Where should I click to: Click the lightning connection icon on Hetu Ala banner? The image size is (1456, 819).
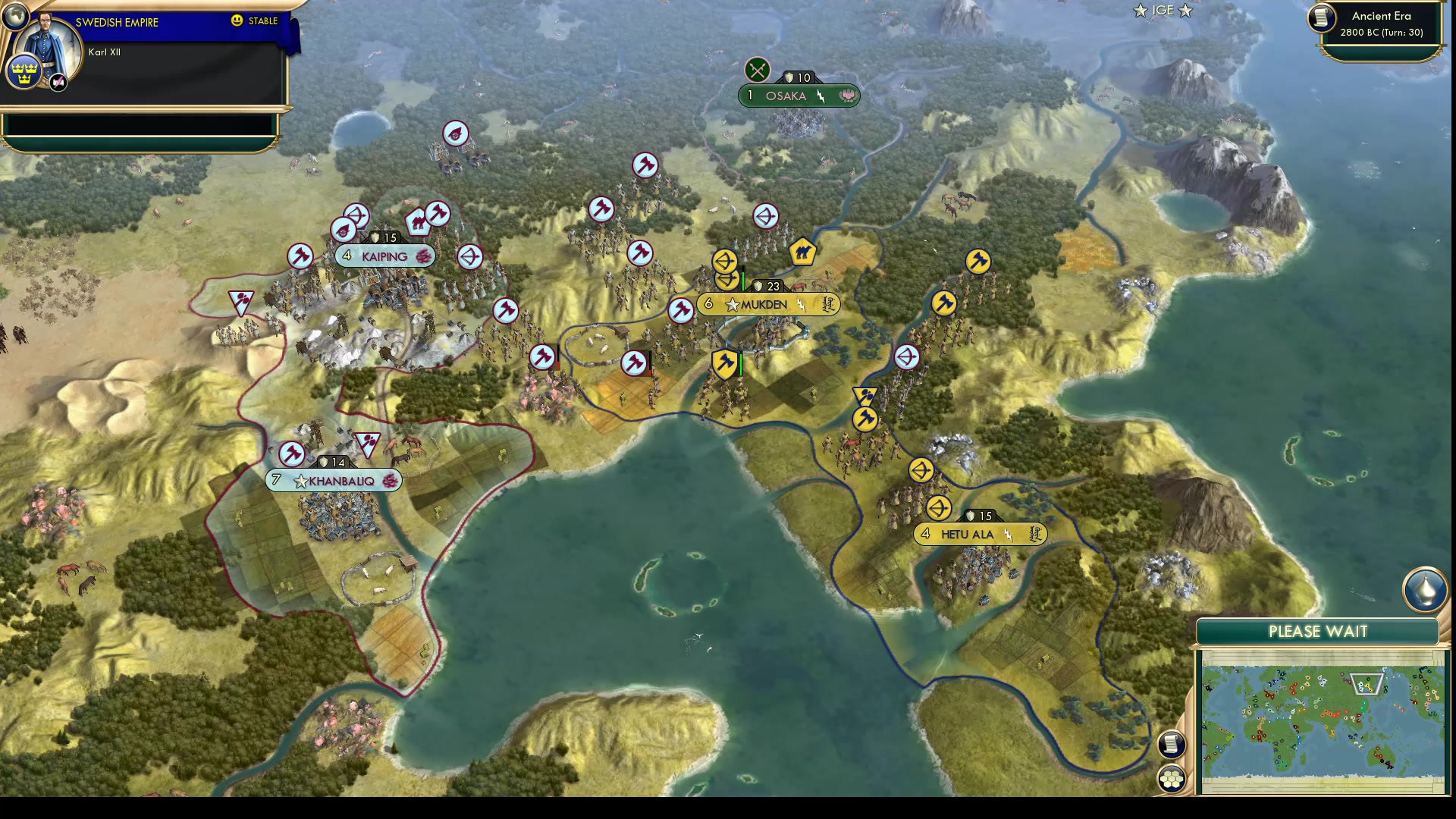click(x=1010, y=533)
